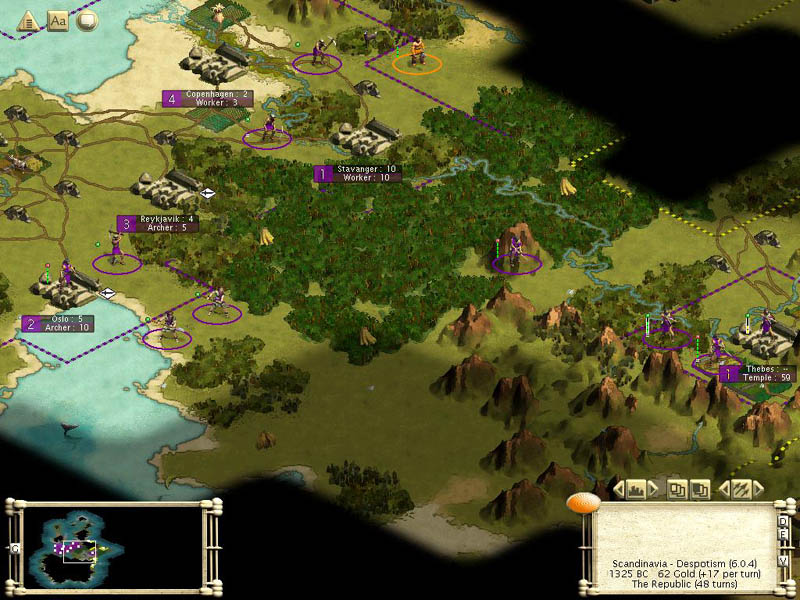The height and width of the screenshot is (600, 800).
Task: Click the city skyline icon button
Action: [636, 489]
